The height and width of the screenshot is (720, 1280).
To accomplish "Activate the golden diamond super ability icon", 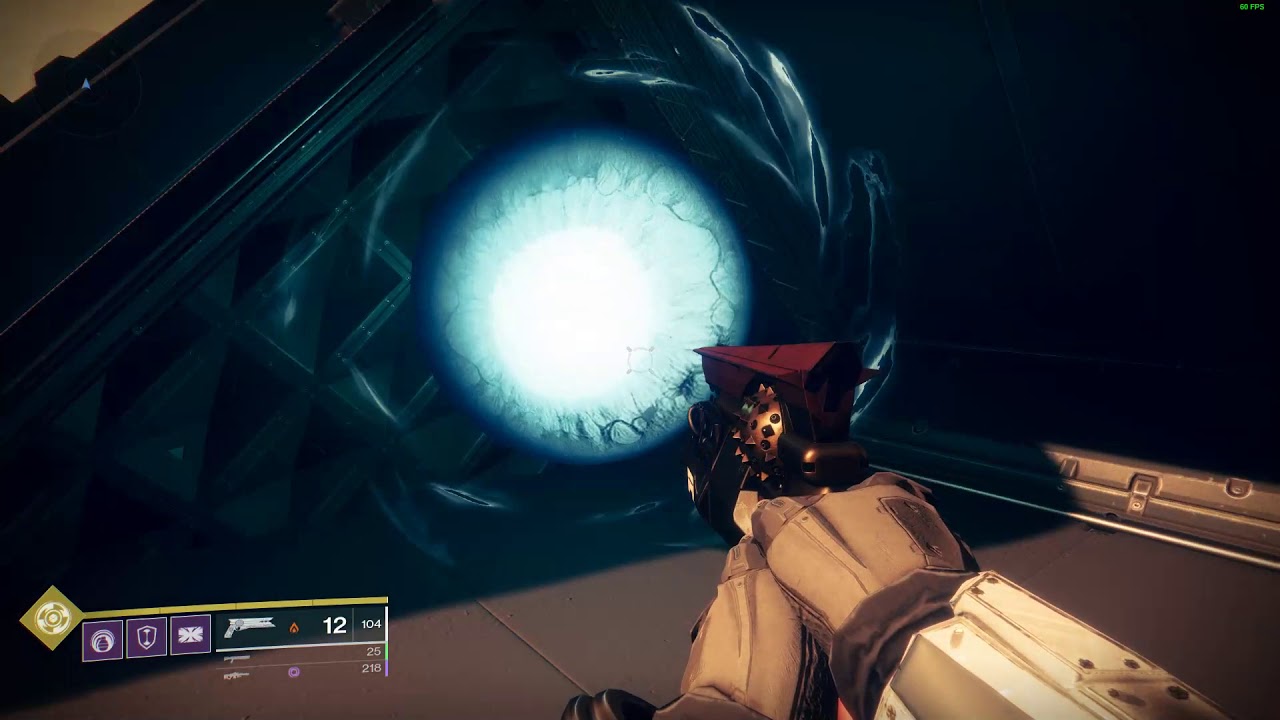I will [51, 619].
